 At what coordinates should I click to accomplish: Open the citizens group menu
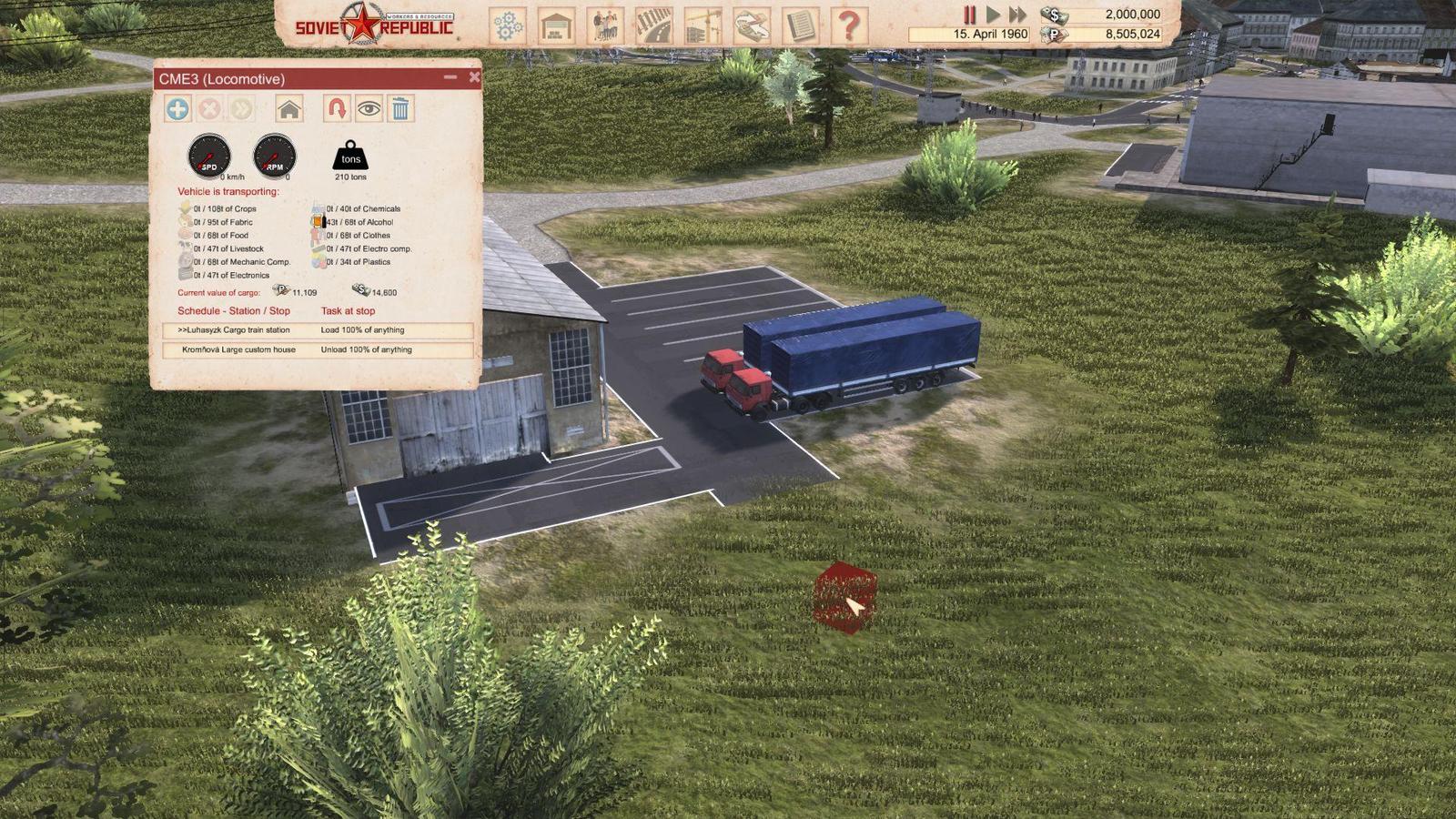pos(605,25)
